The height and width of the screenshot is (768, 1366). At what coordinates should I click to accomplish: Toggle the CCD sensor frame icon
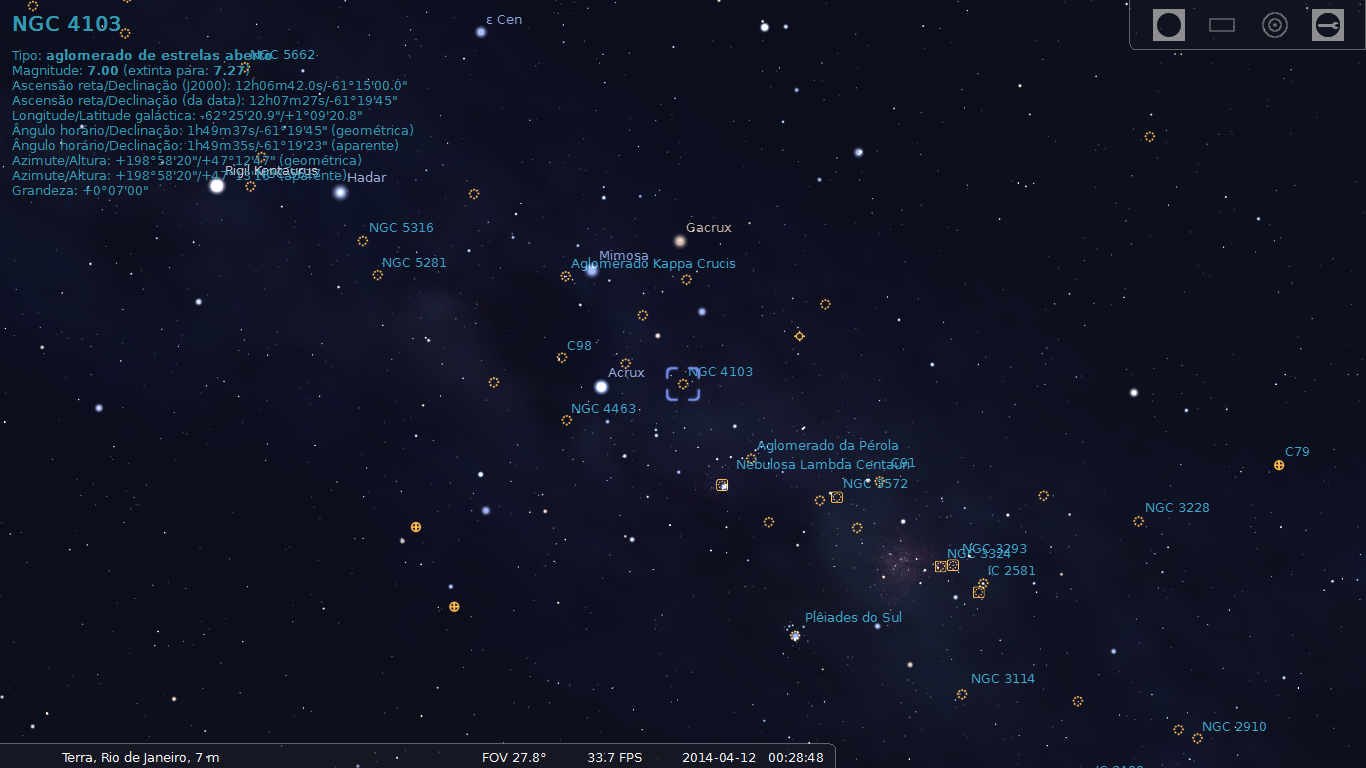[1221, 24]
